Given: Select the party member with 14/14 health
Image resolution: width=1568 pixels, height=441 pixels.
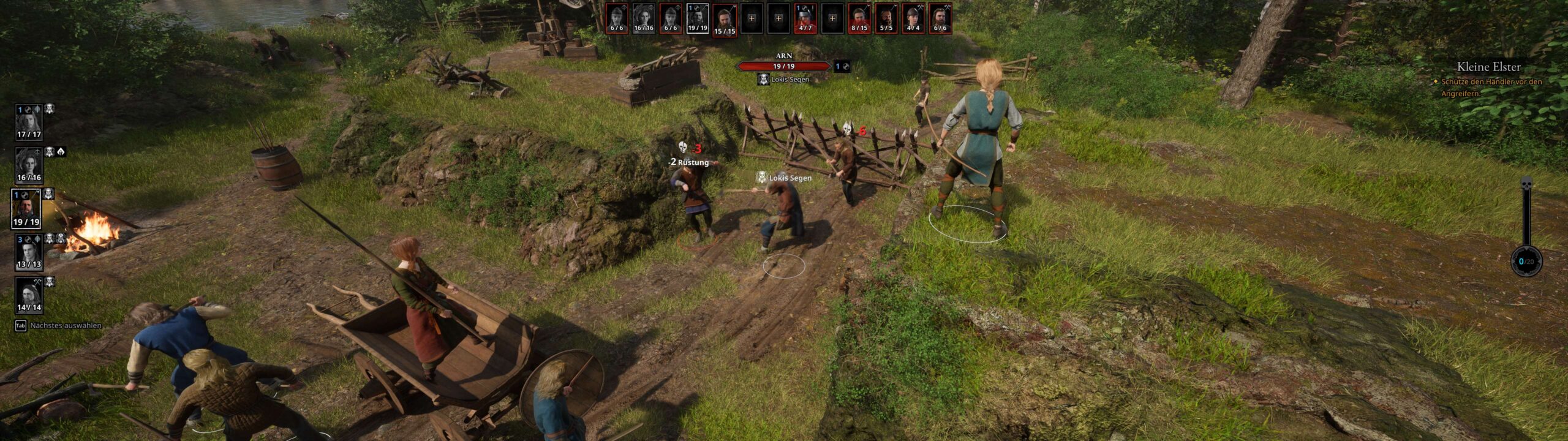Looking at the screenshot, I should tap(28, 295).
